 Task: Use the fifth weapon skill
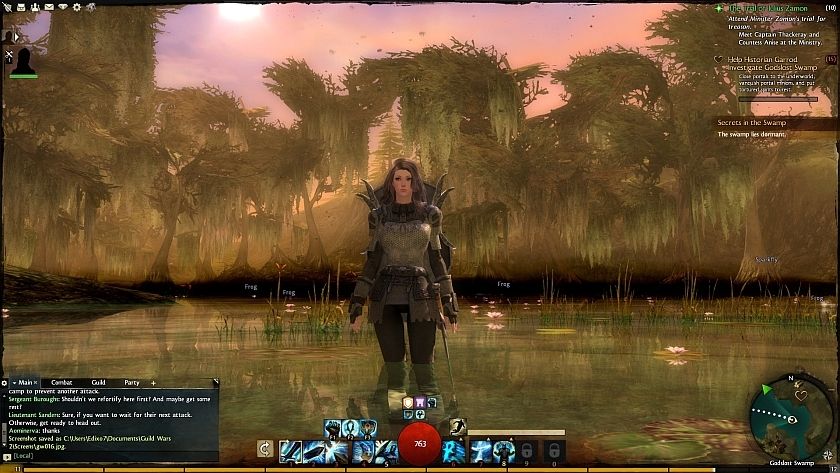385,450
